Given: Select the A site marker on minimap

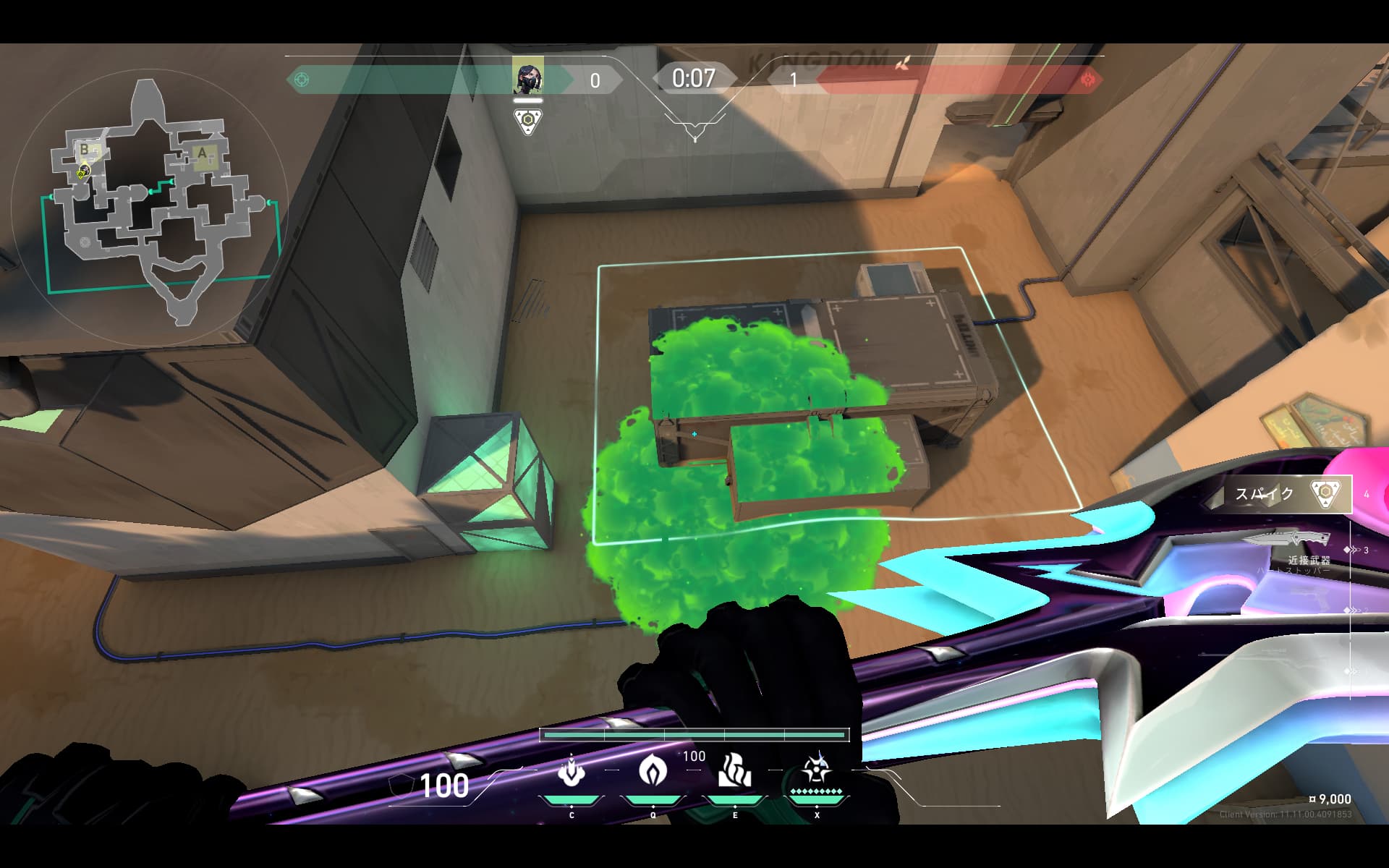Looking at the screenshot, I should 203,153.
